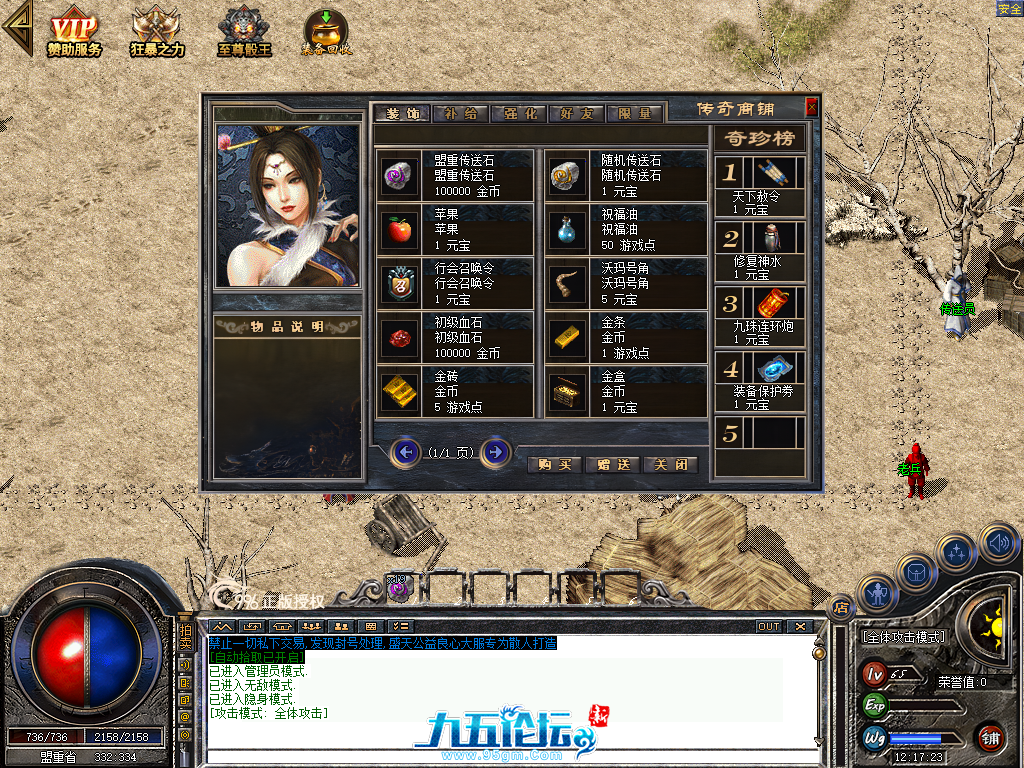Select the 祝福油 blue potion item
Image resolution: width=1024 pixels, height=768 pixels.
tap(567, 230)
